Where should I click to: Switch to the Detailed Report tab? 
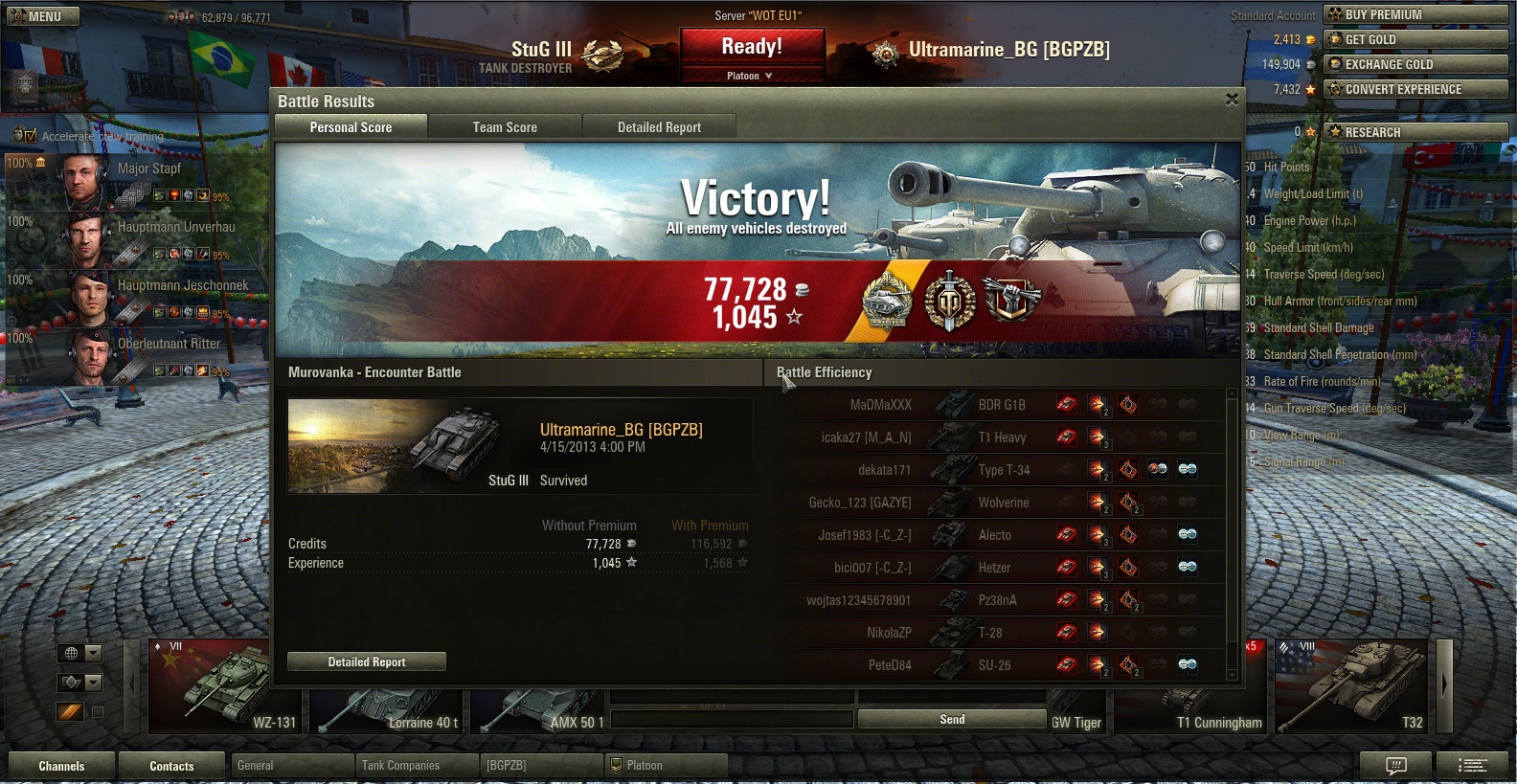coord(659,127)
